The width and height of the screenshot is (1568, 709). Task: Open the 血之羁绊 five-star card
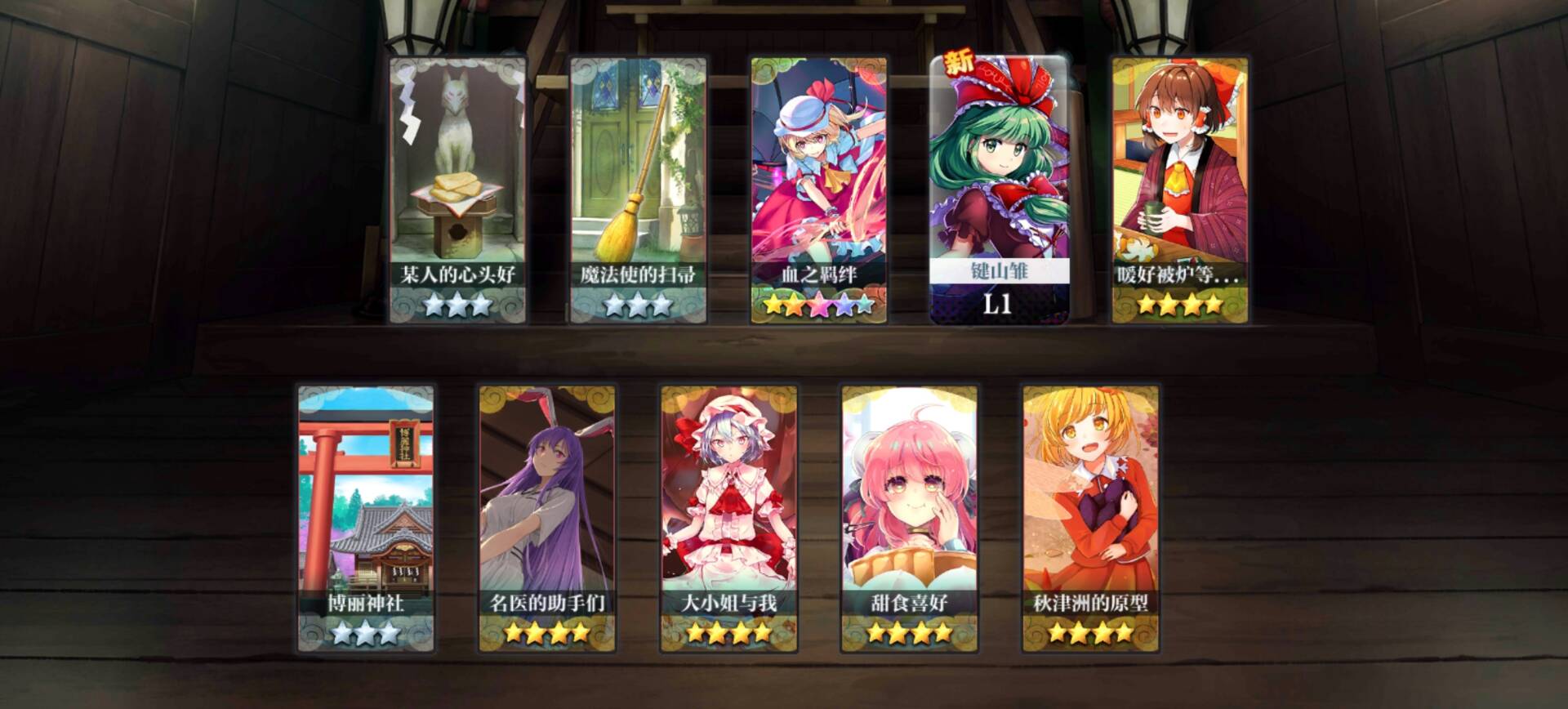[819, 190]
